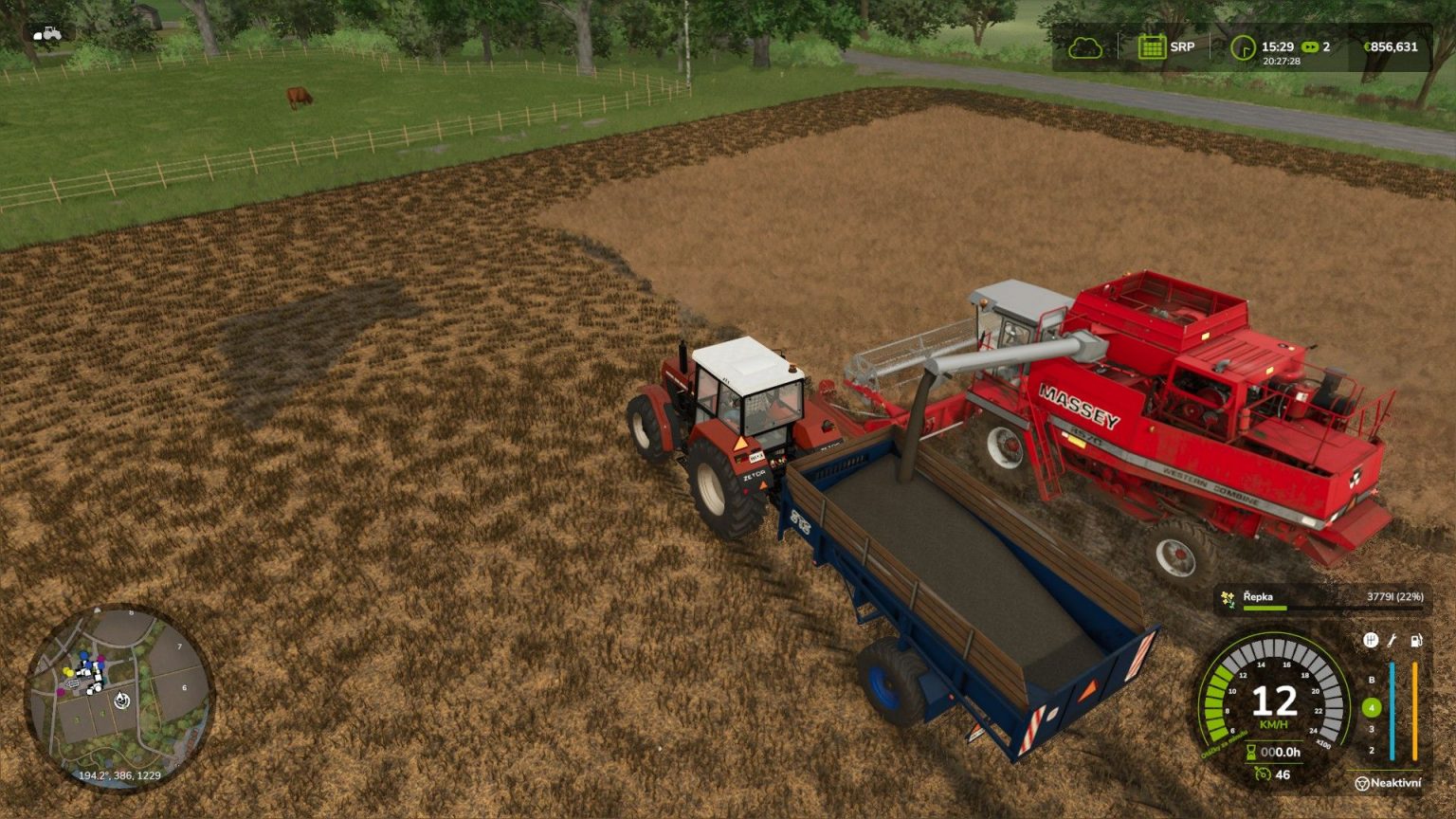The width and height of the screenshot is (1456, 819).
Task: Click the green Řepka fill progress bar
Action: tap(1265, 608)
